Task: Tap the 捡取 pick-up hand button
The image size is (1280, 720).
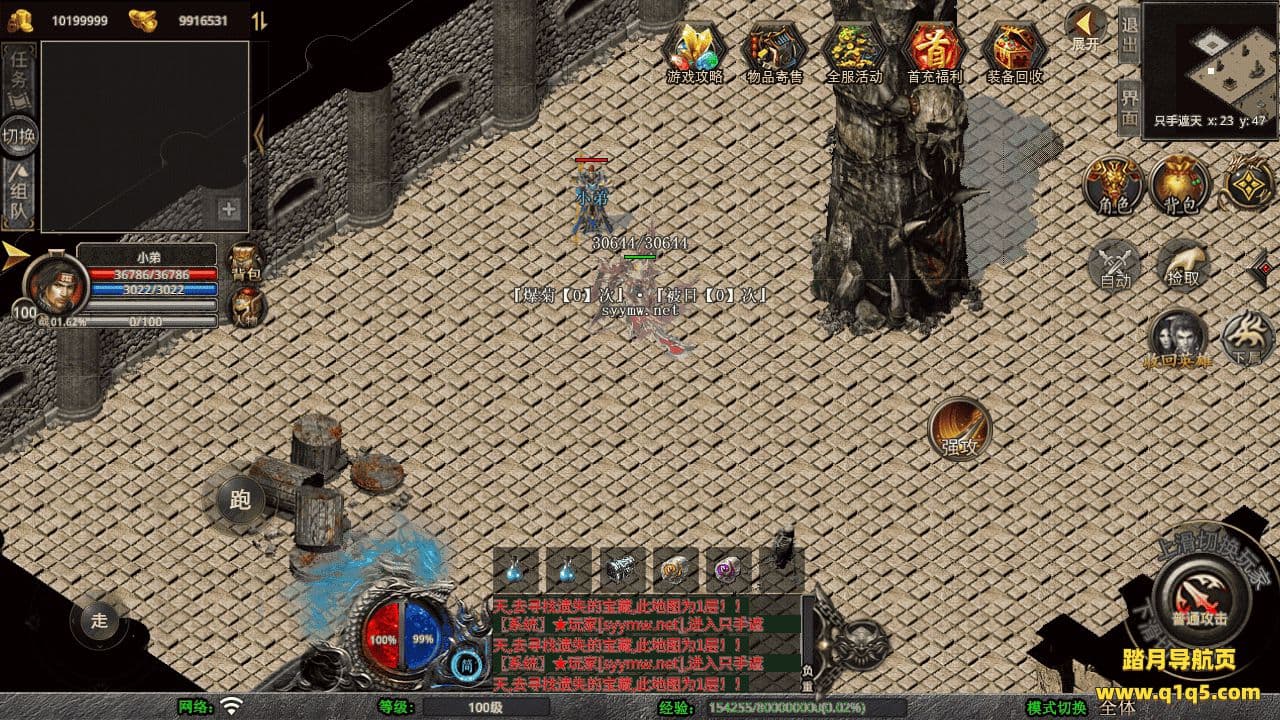Action: pos(1183,264)
